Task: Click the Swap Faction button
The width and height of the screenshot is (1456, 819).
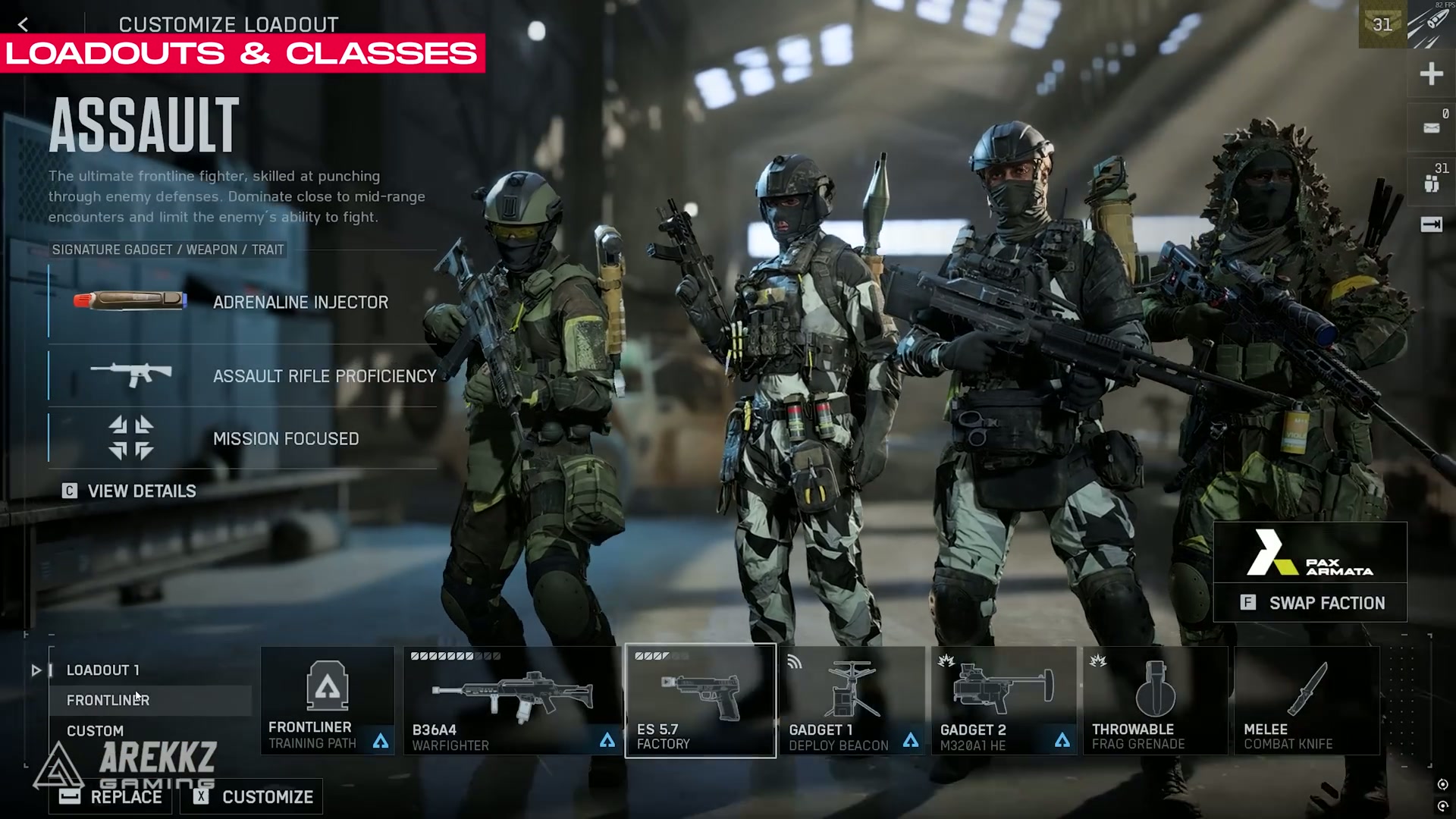Action: tap(1312, 603)
